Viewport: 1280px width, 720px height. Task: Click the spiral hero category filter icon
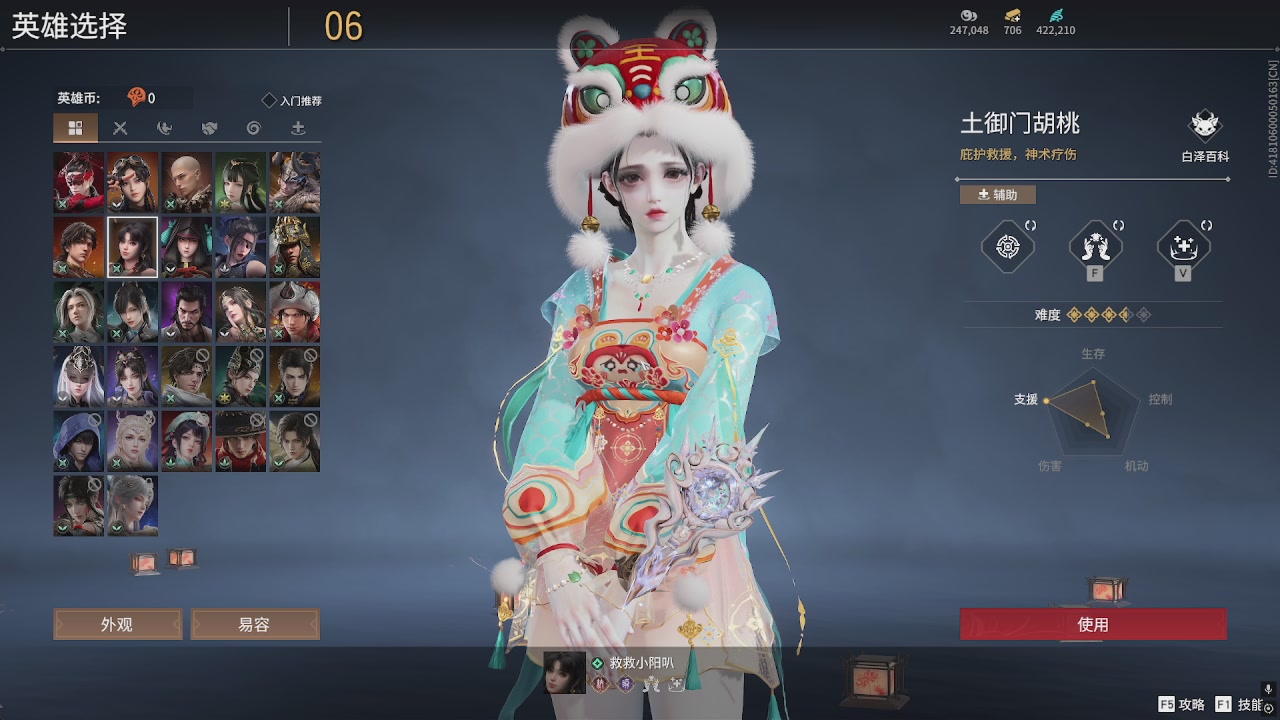pos(252,128)
